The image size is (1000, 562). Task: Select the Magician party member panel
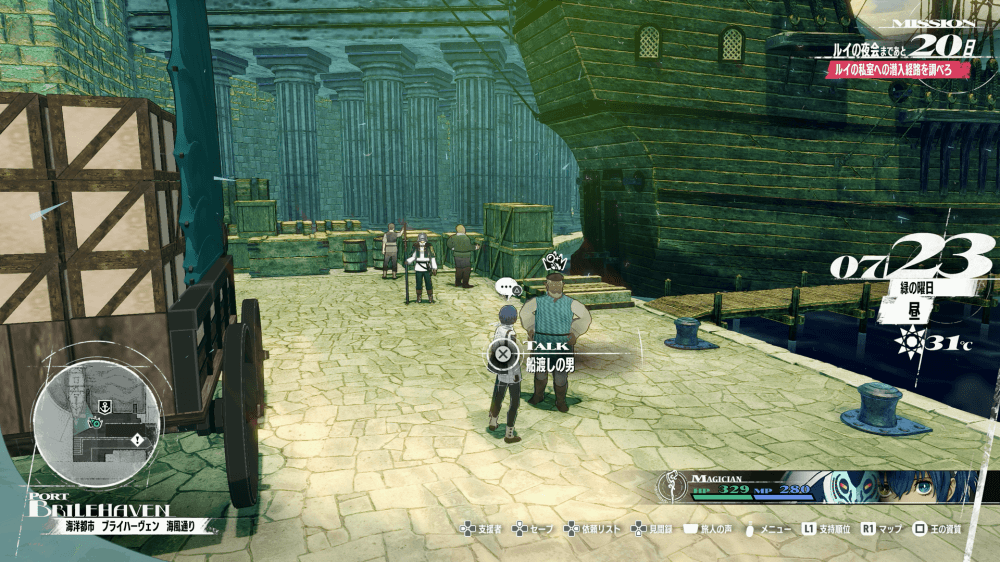point(820,487)
